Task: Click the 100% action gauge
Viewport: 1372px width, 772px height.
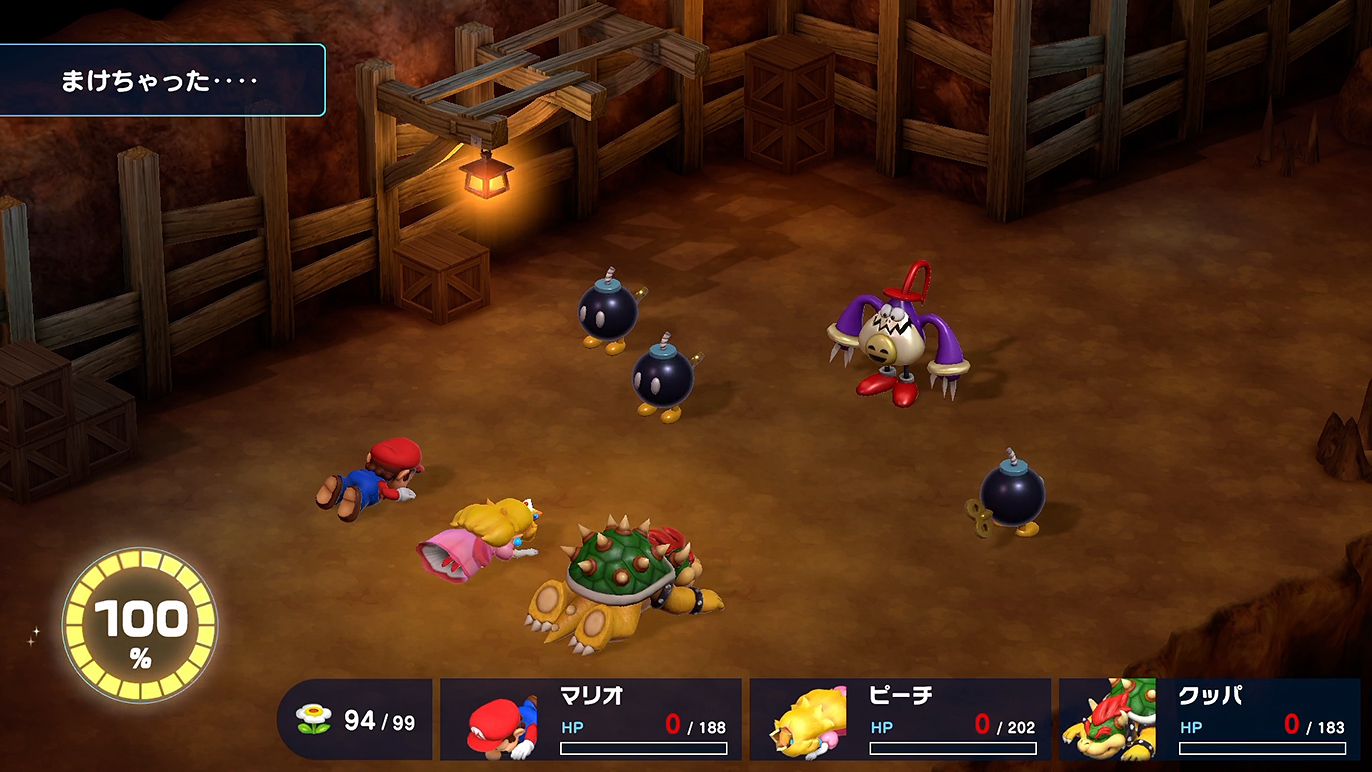Action: [140, 625]
